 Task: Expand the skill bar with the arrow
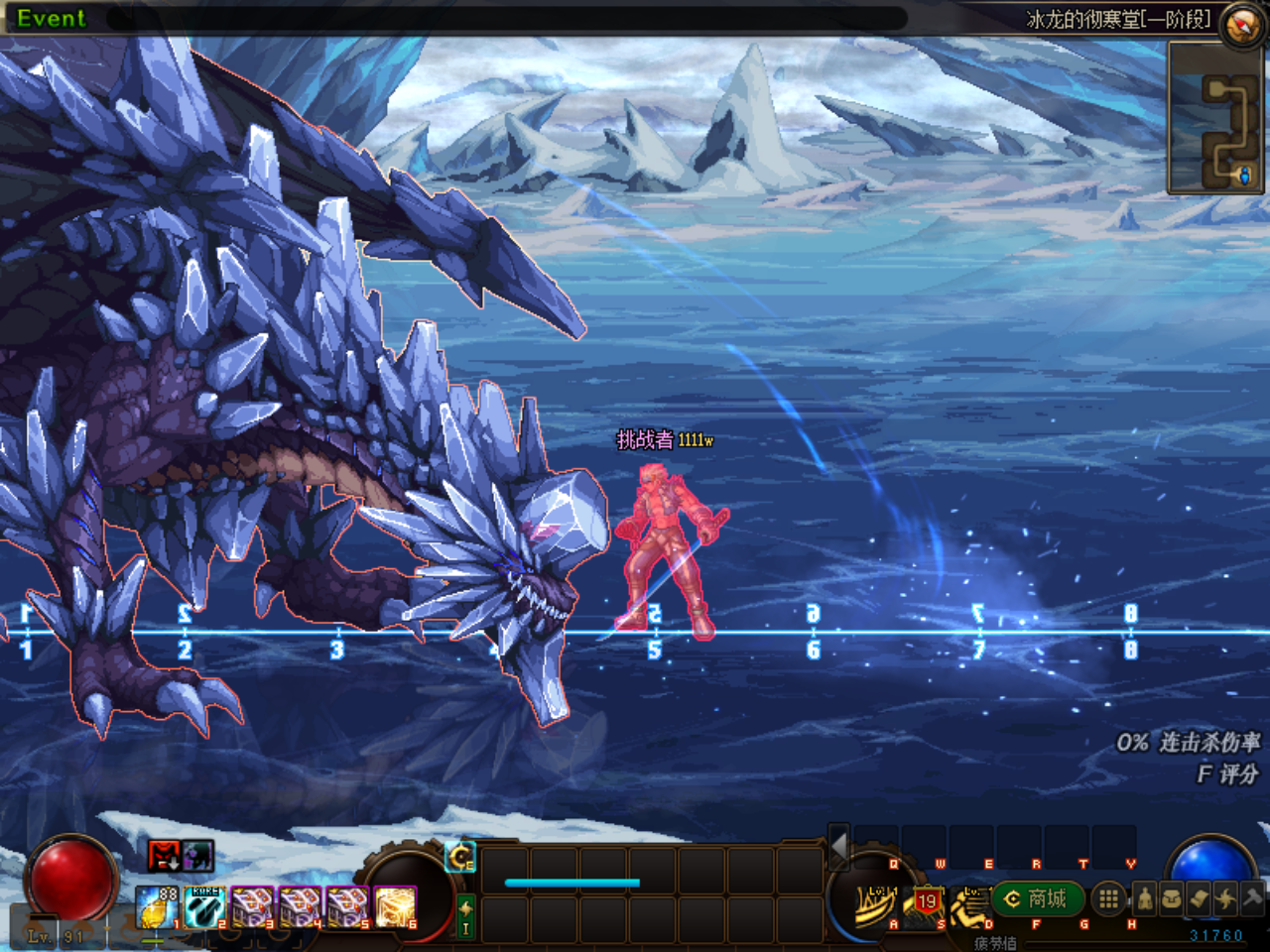coord(839,846)
